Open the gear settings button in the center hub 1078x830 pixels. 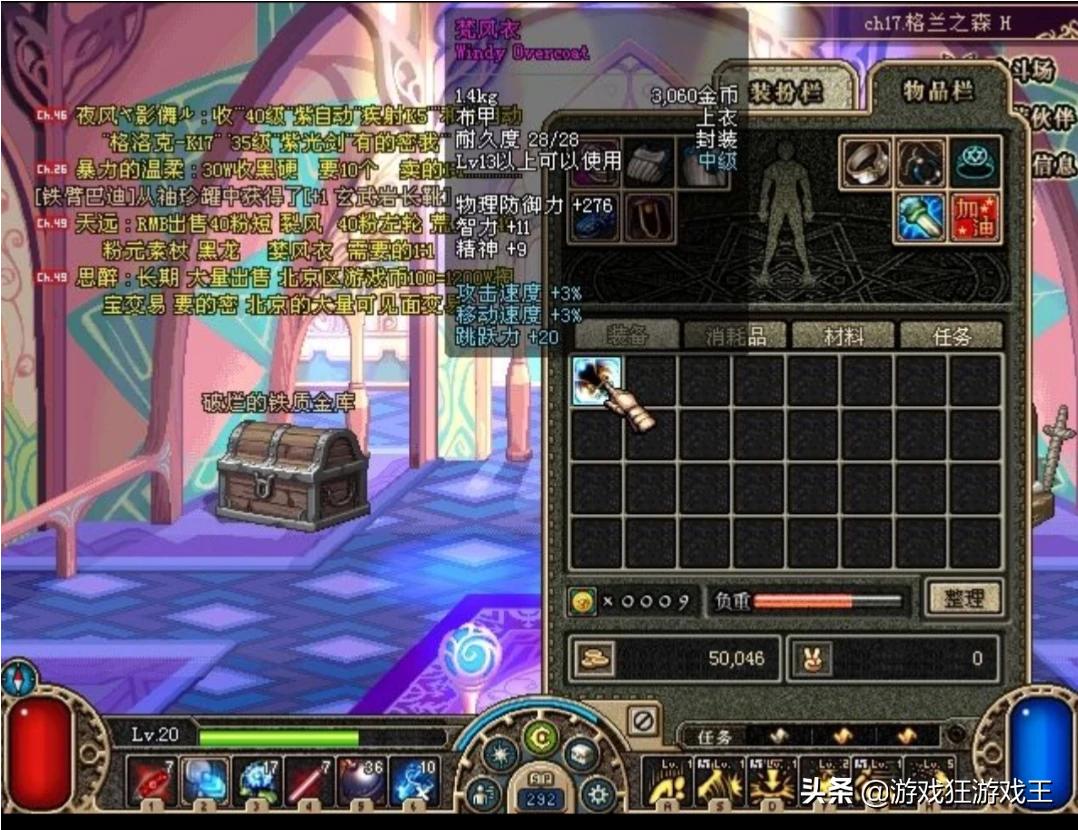599,794
